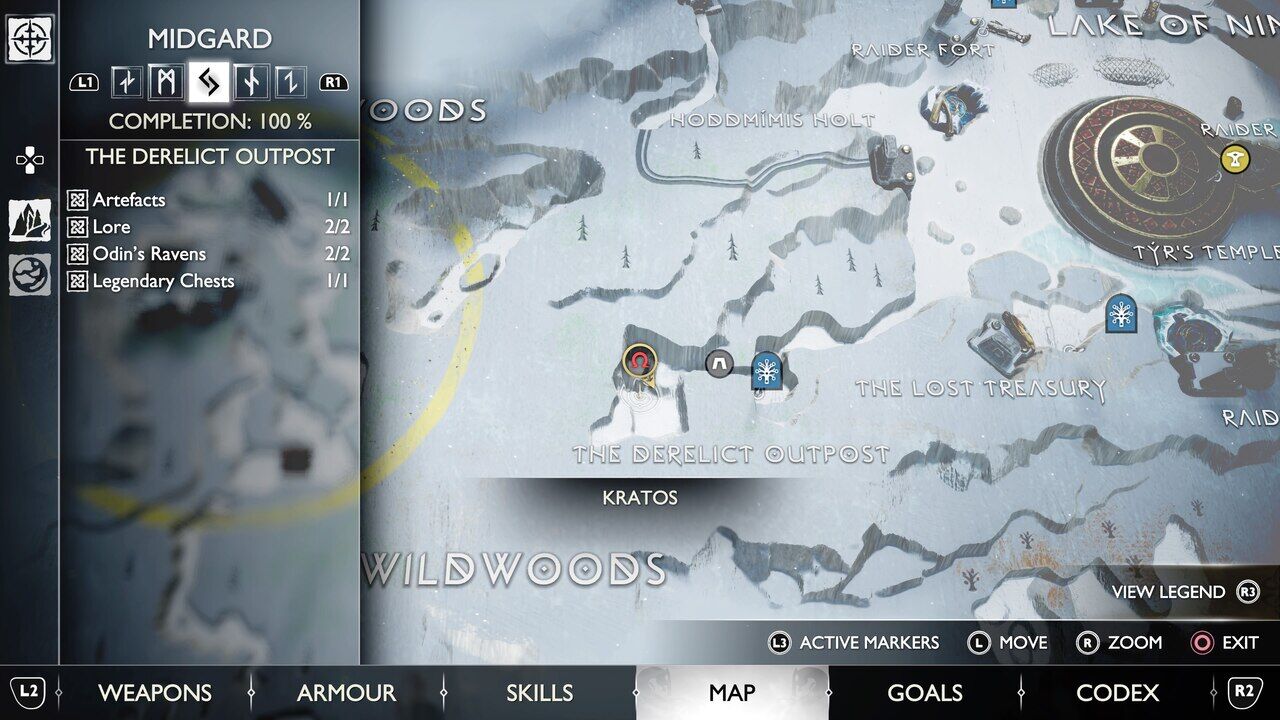
Task: Select the Artefacts collectible row
Action: tap(208, 200)
